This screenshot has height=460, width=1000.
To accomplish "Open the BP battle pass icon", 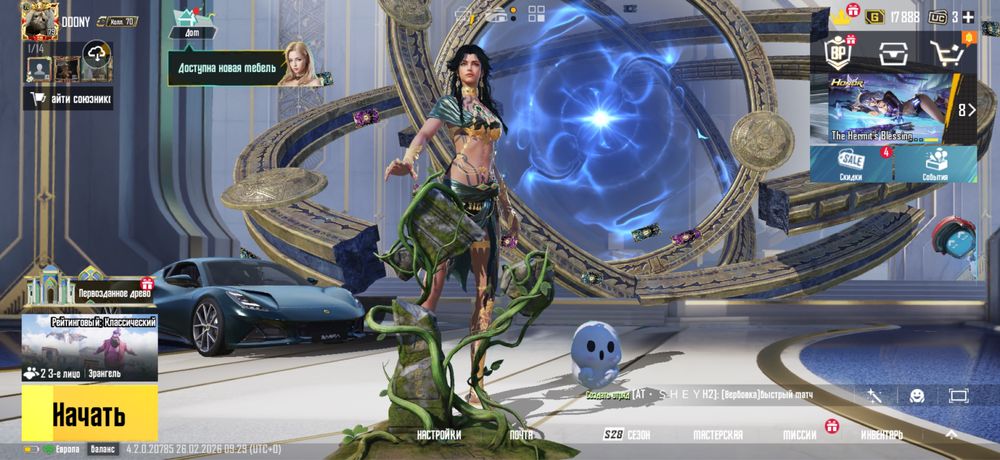I will click(837, 52).
